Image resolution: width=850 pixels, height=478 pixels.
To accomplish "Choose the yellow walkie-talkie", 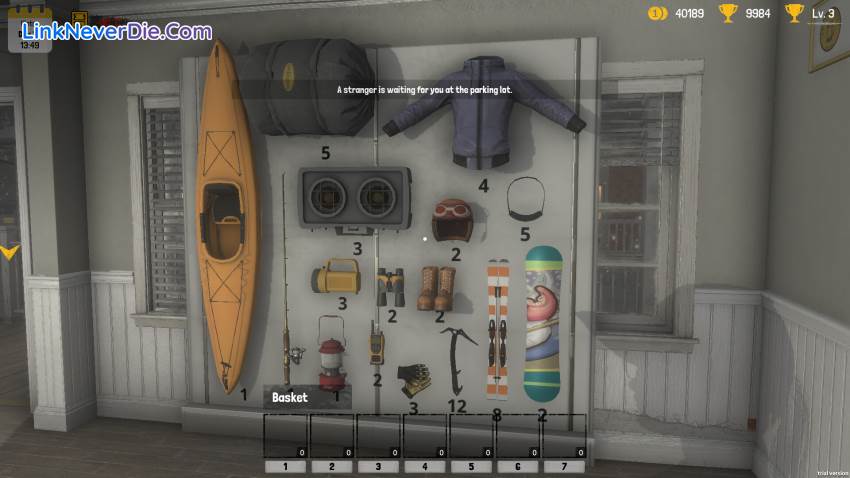I will click(376, 344).
